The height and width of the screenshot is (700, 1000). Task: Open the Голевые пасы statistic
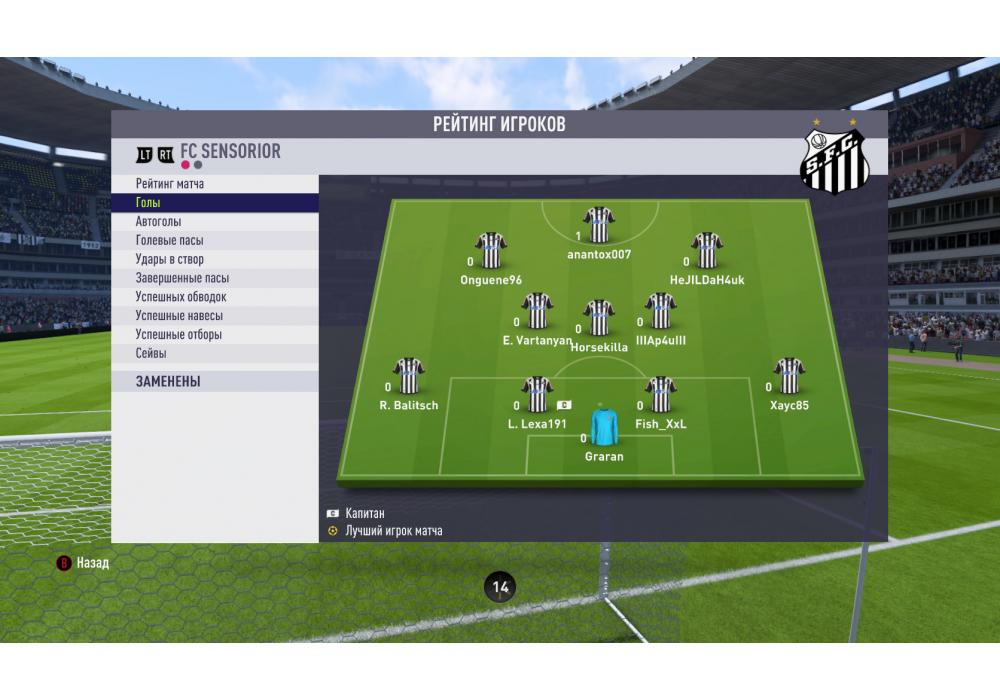170,241
